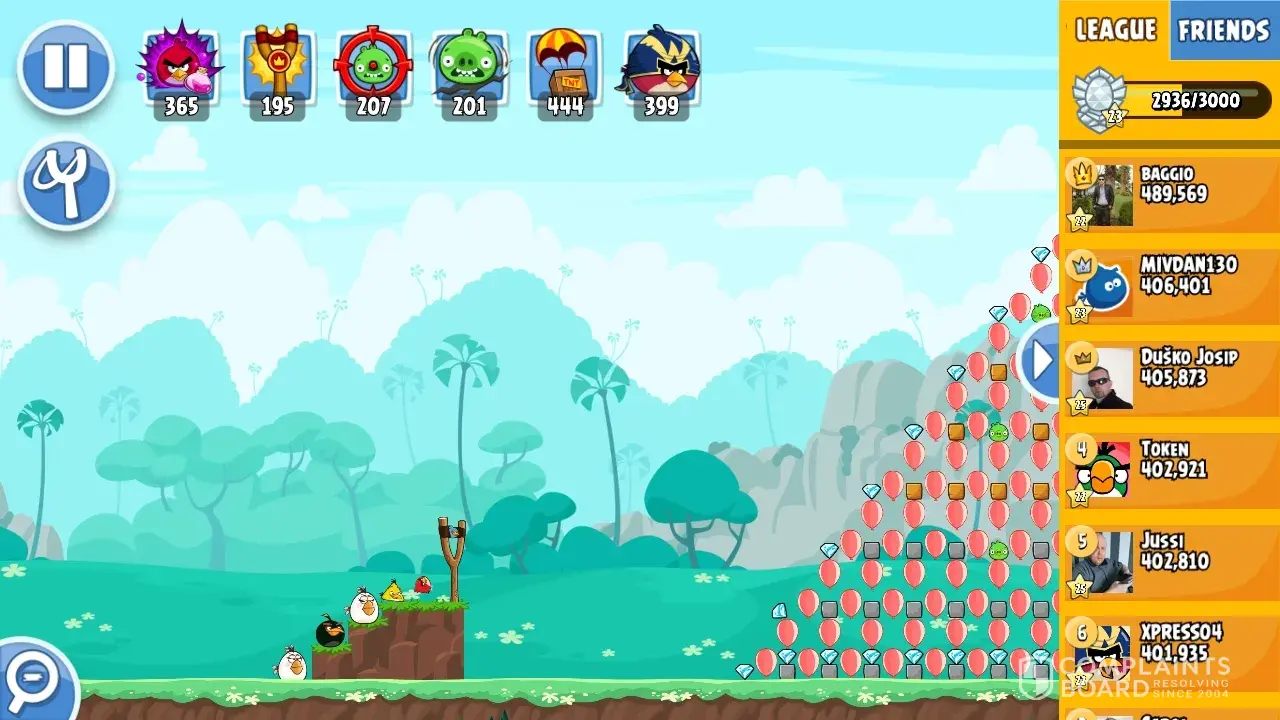Pause the game
The width and height of the screenshot is (1280, 720).
(66, 67)
